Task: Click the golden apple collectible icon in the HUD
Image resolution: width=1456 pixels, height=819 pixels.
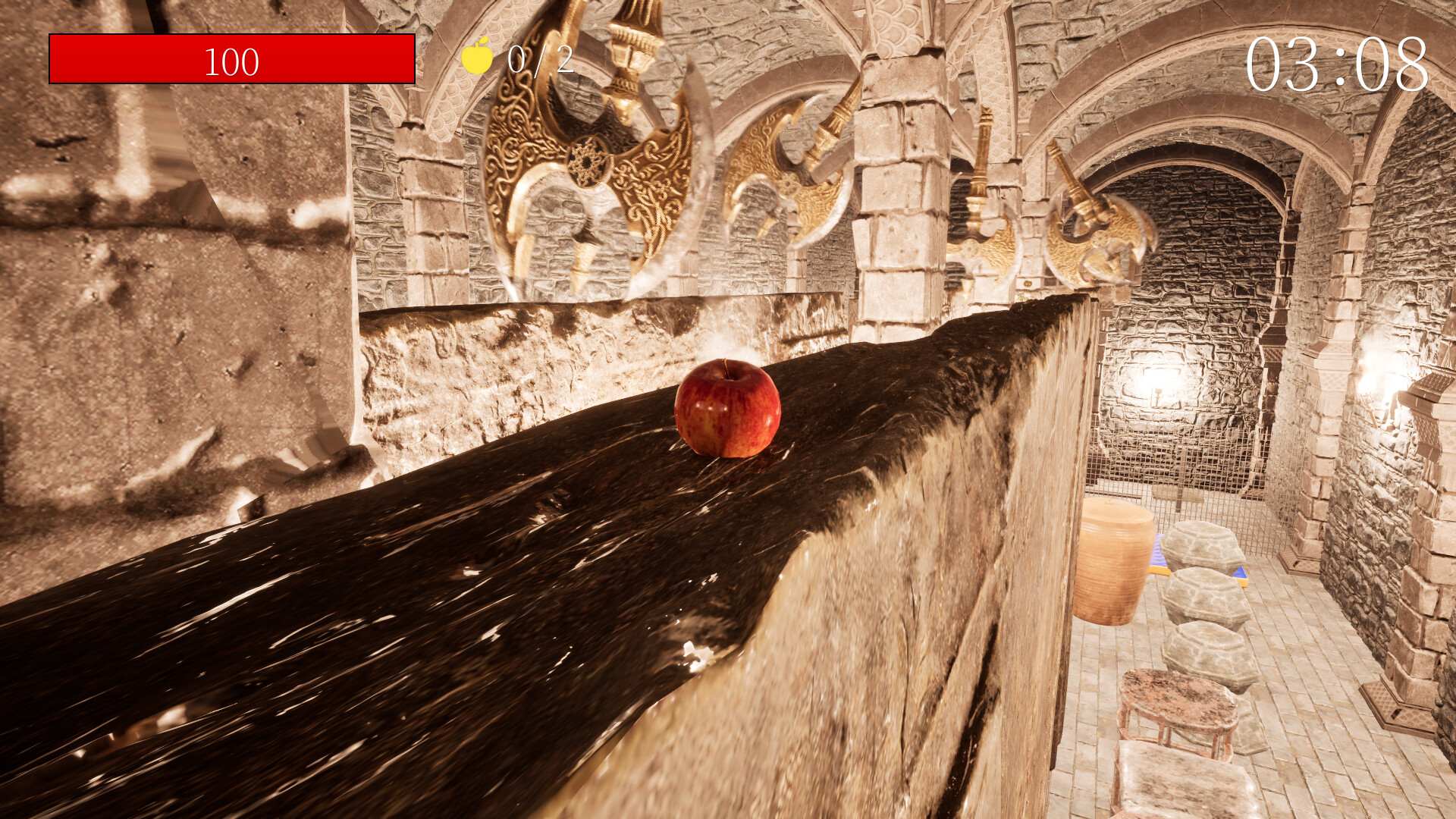Action: [x=476, y=57]
